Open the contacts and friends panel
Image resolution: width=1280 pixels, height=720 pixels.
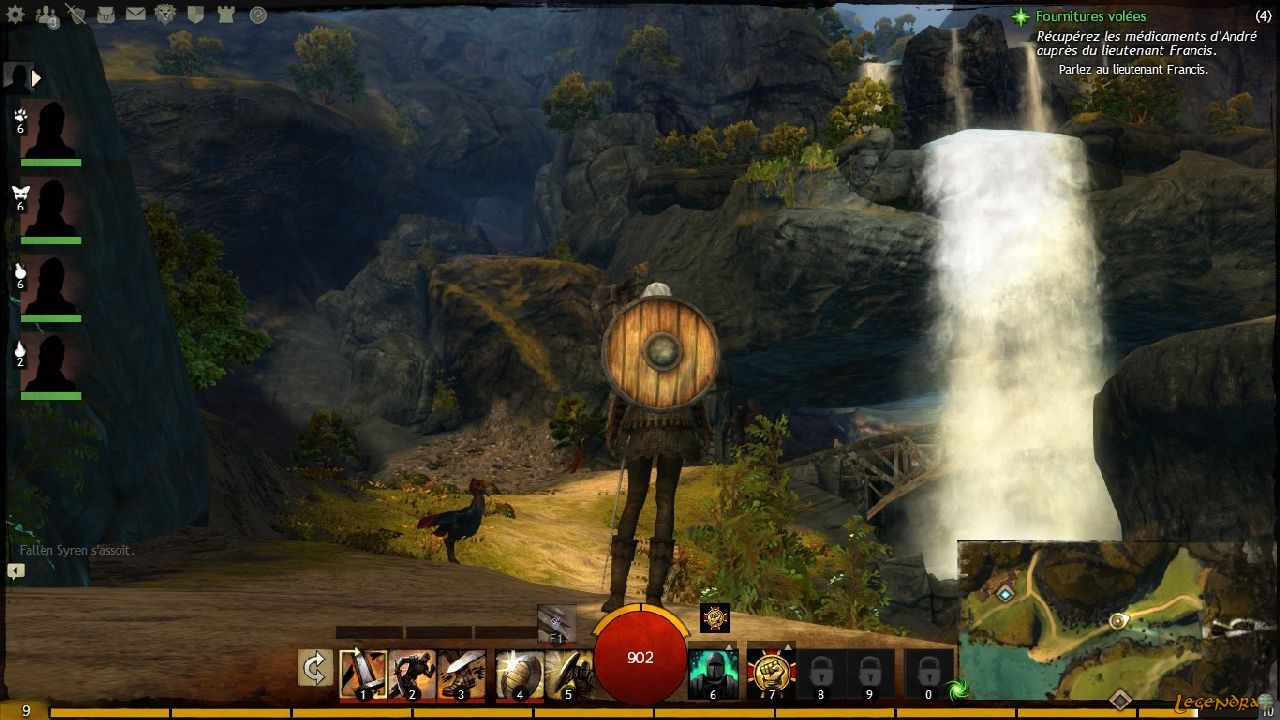[x=45, y=14]
